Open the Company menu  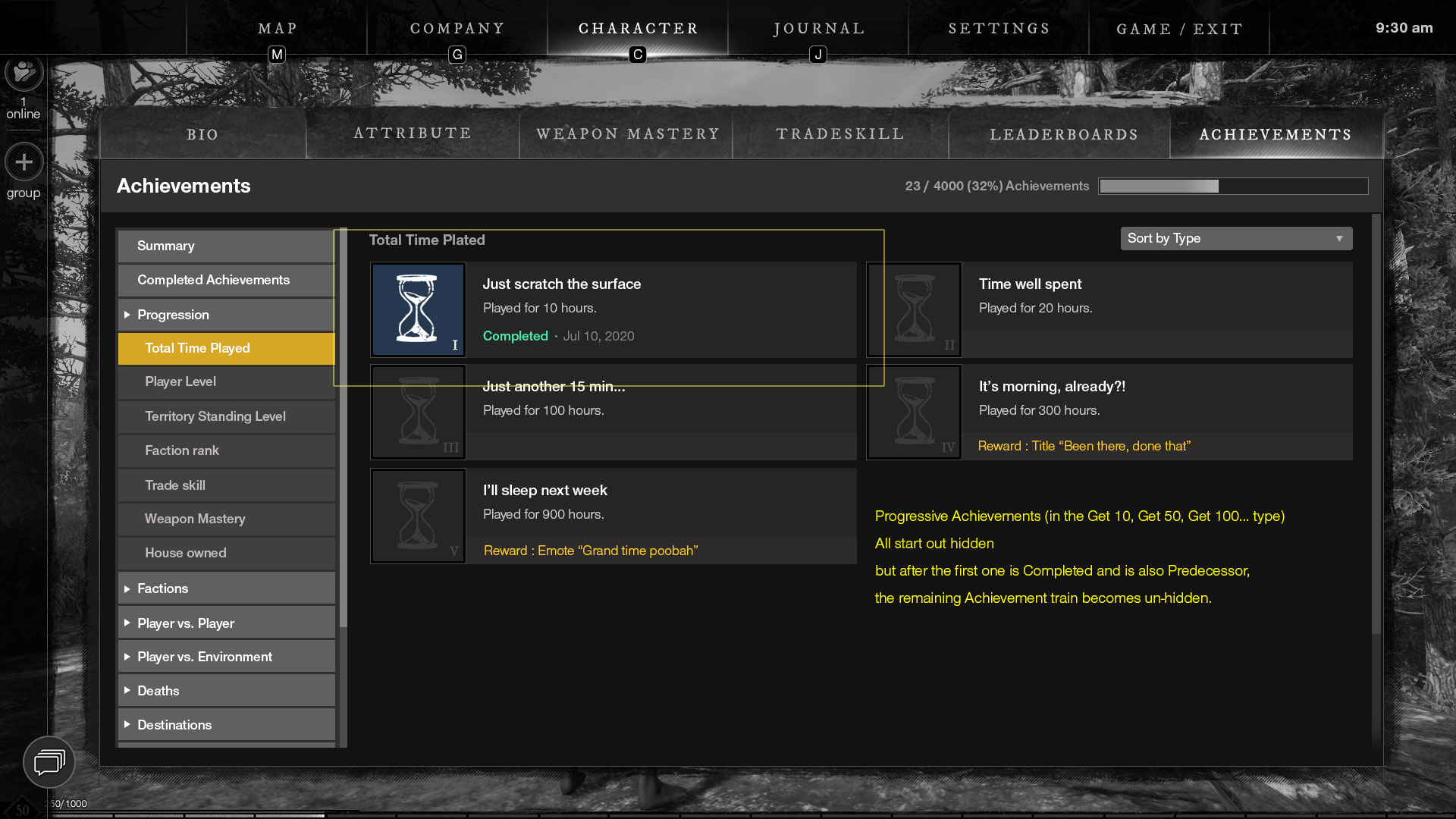[457, 29]
